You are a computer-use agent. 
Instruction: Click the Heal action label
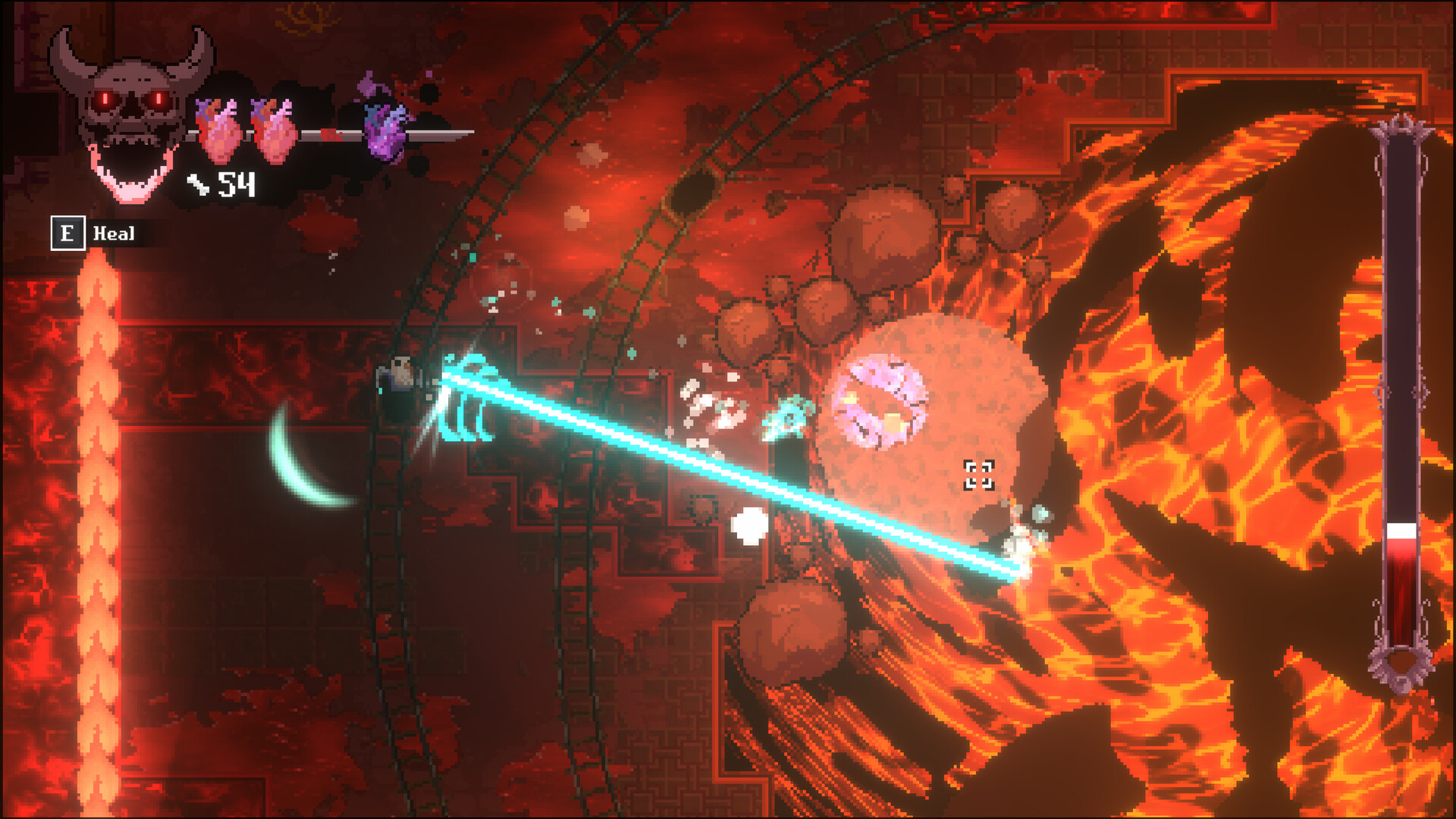114,234
